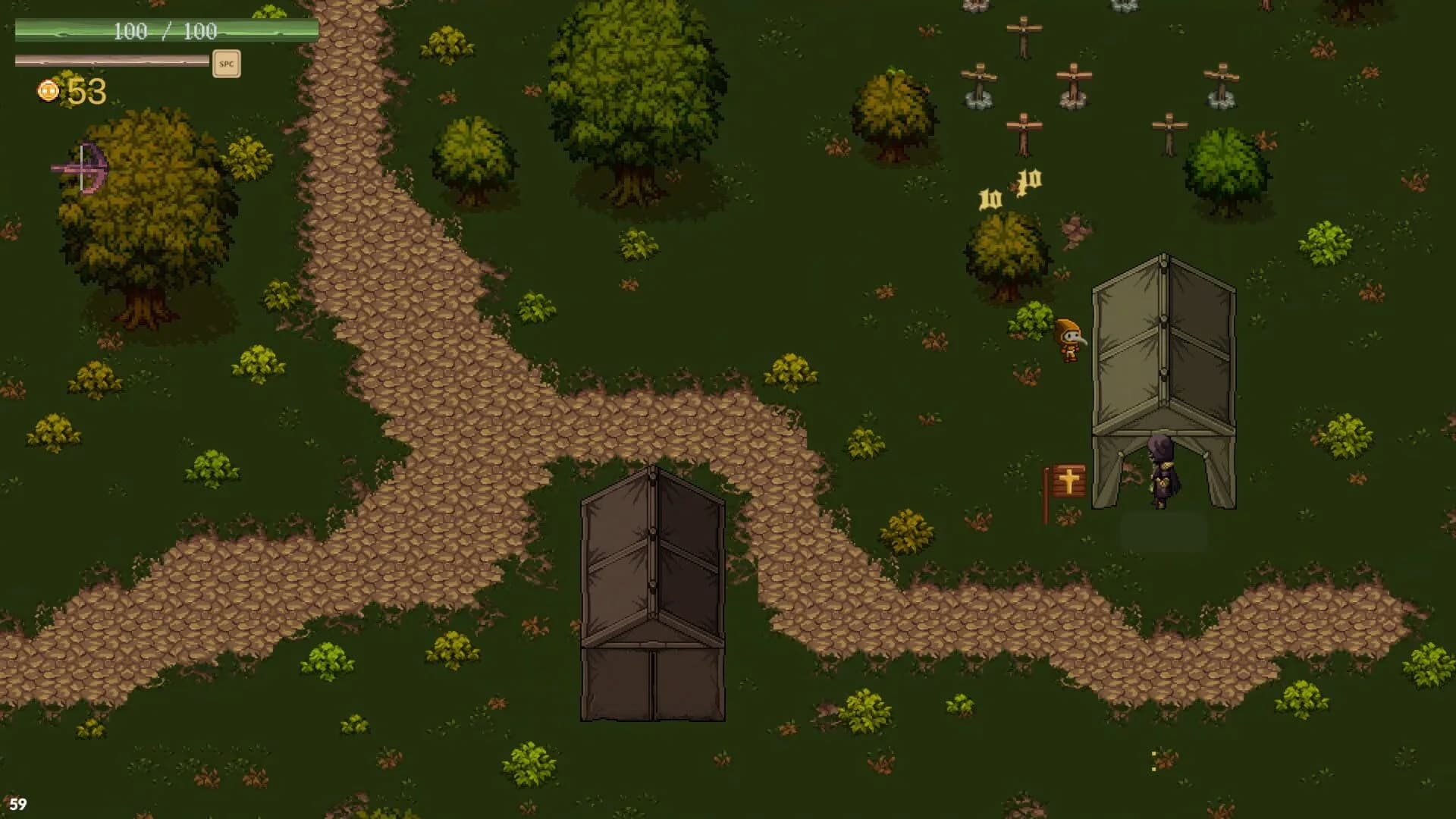The image size is (1456, 819).
Task: Click the gray tent on the right
Action: [1166, 349]
